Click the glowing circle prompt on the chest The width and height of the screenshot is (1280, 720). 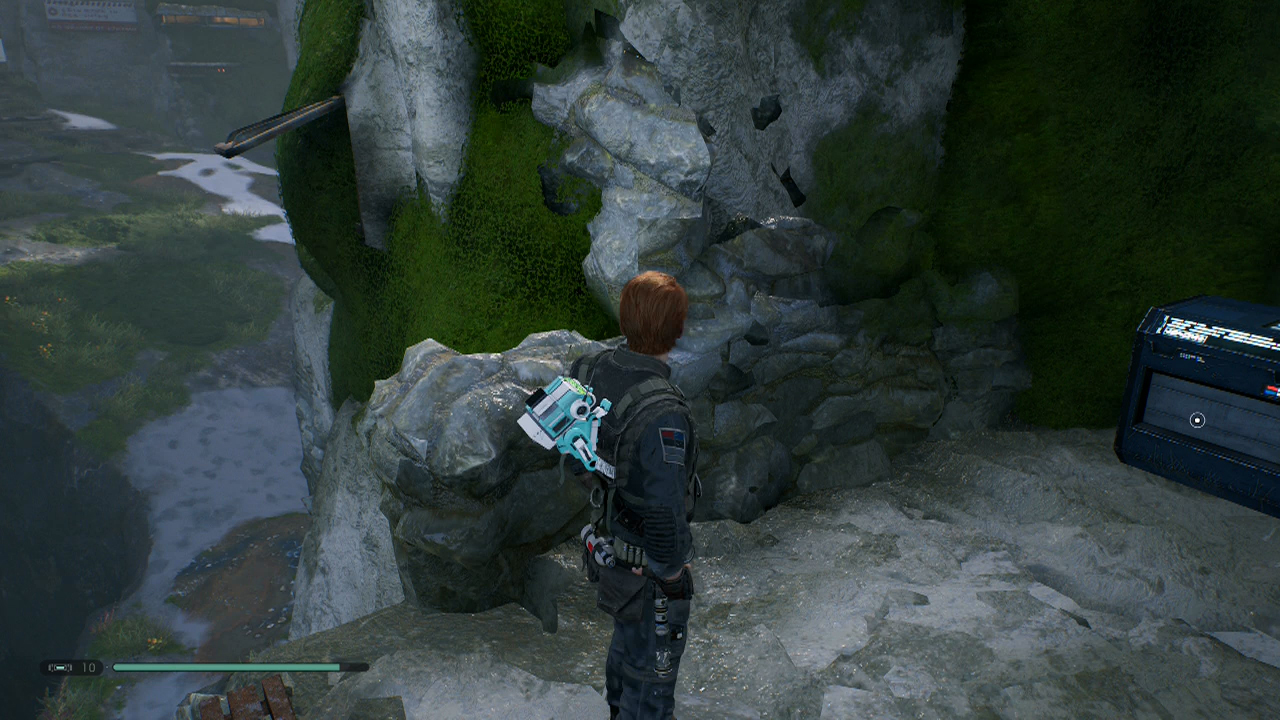coord(1197,421)
